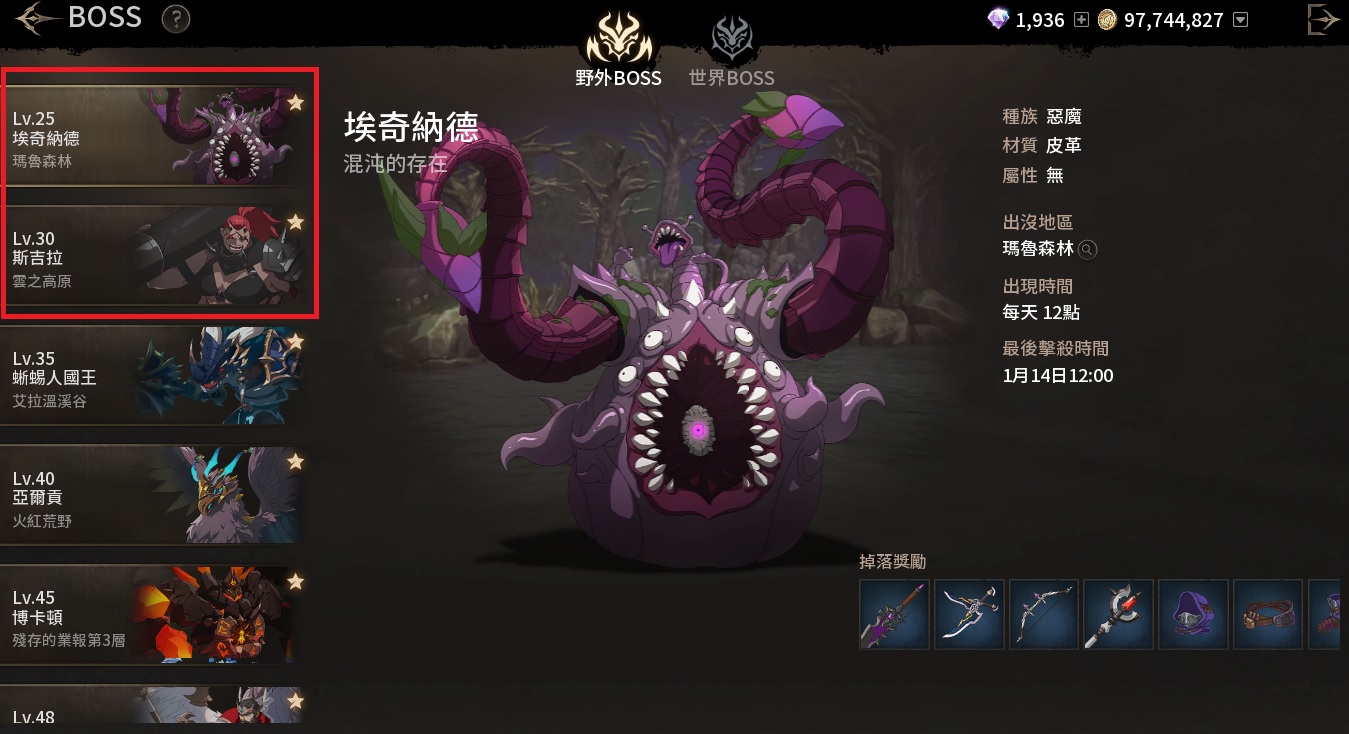Switch to the 野外BOSS tab
The width and height of the screenshot is (1349, 734).
[x=618, y=50]
